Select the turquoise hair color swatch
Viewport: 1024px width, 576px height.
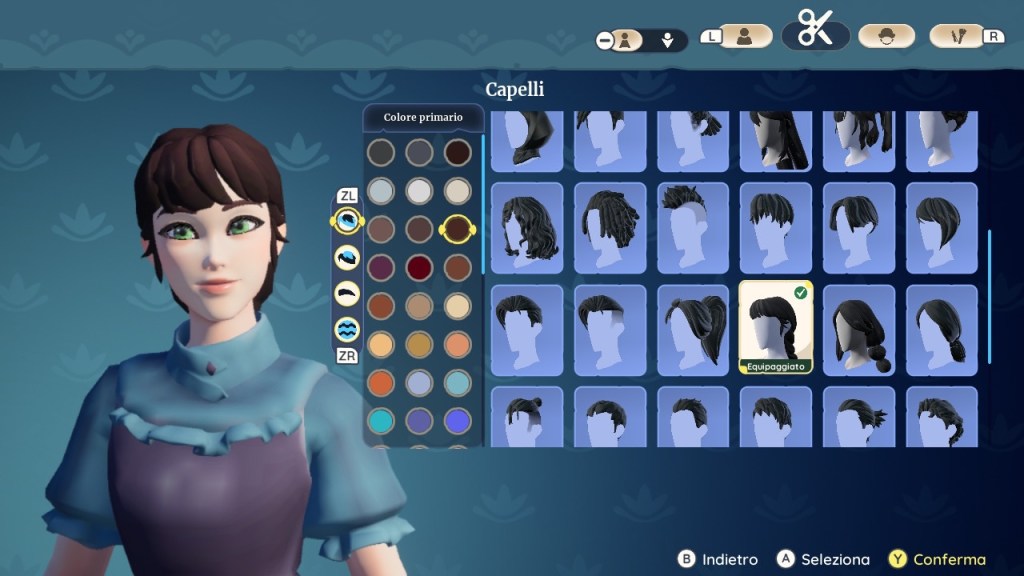381,421
